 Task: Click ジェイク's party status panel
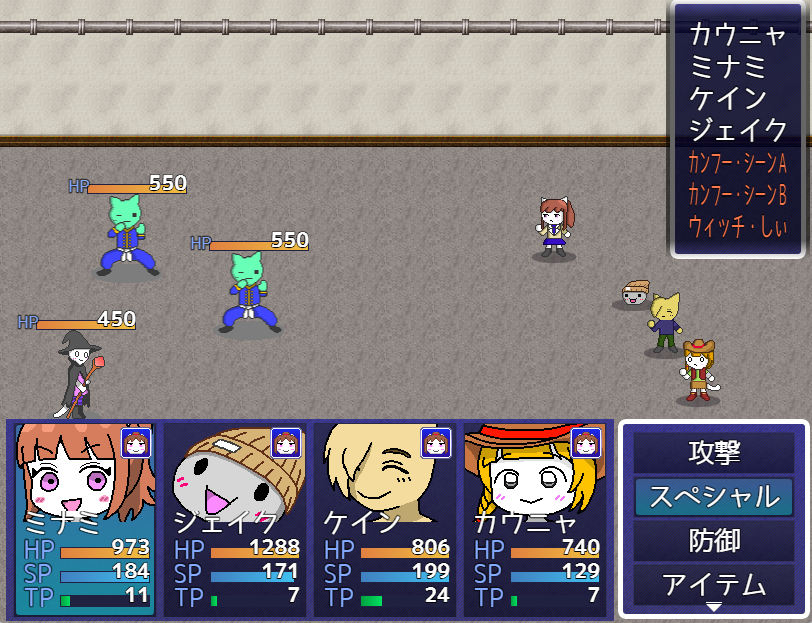pos(236,519)
